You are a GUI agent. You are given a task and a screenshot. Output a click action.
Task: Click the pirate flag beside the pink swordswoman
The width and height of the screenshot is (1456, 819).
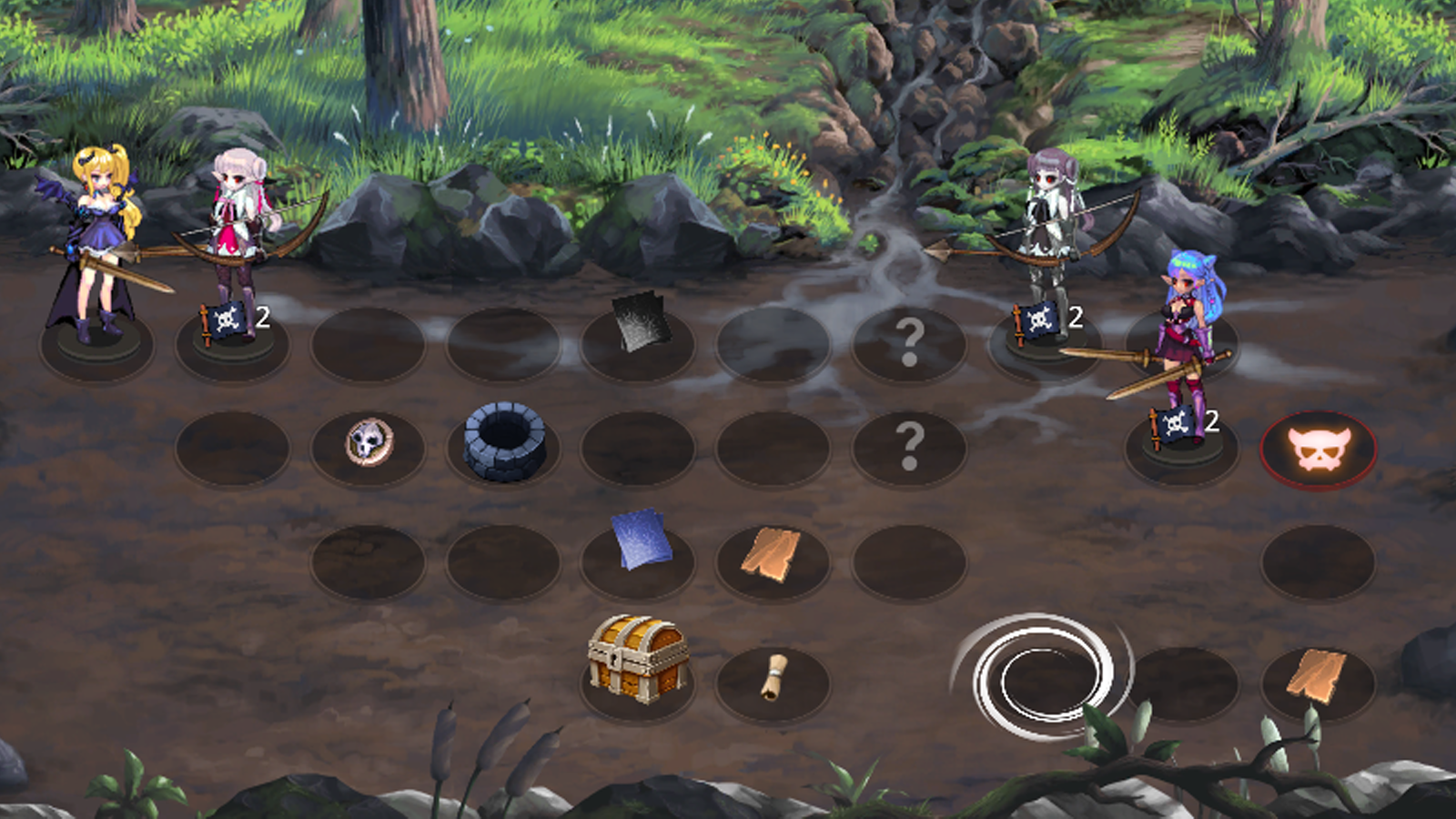(x=1176, y=425)
